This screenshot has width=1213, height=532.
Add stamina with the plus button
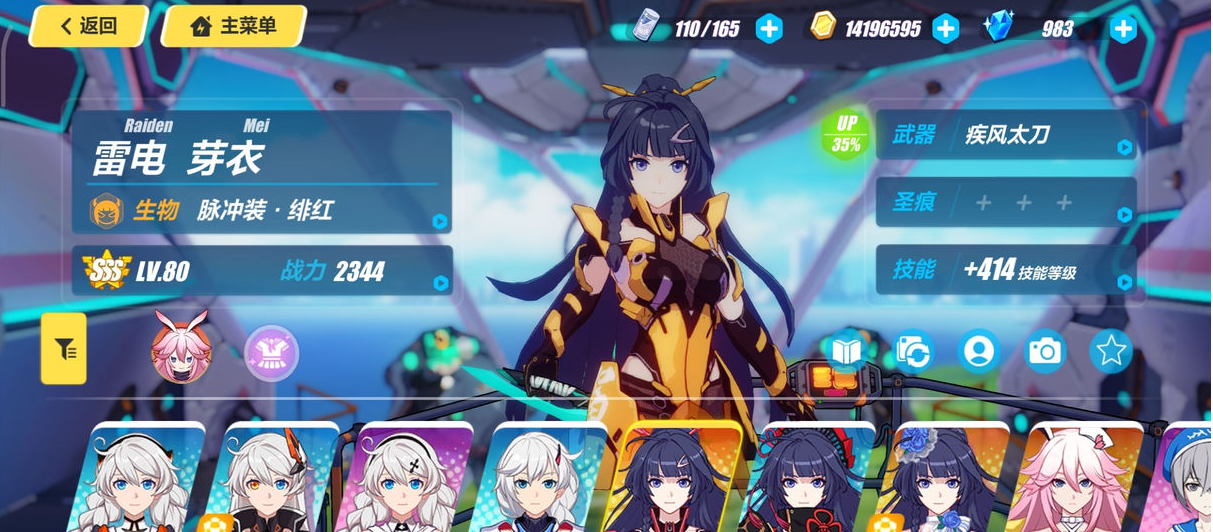(x=768, y=28)
